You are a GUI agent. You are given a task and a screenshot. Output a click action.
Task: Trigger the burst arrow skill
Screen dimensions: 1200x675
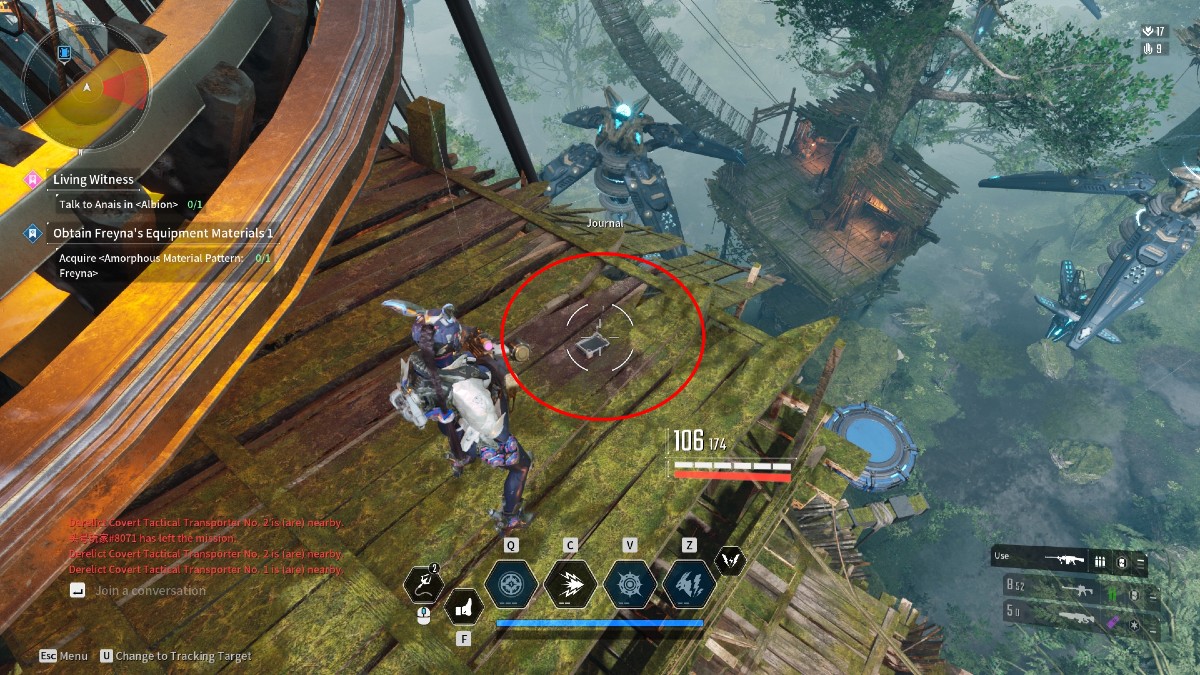pyautogui.click(x=570, y=585)
